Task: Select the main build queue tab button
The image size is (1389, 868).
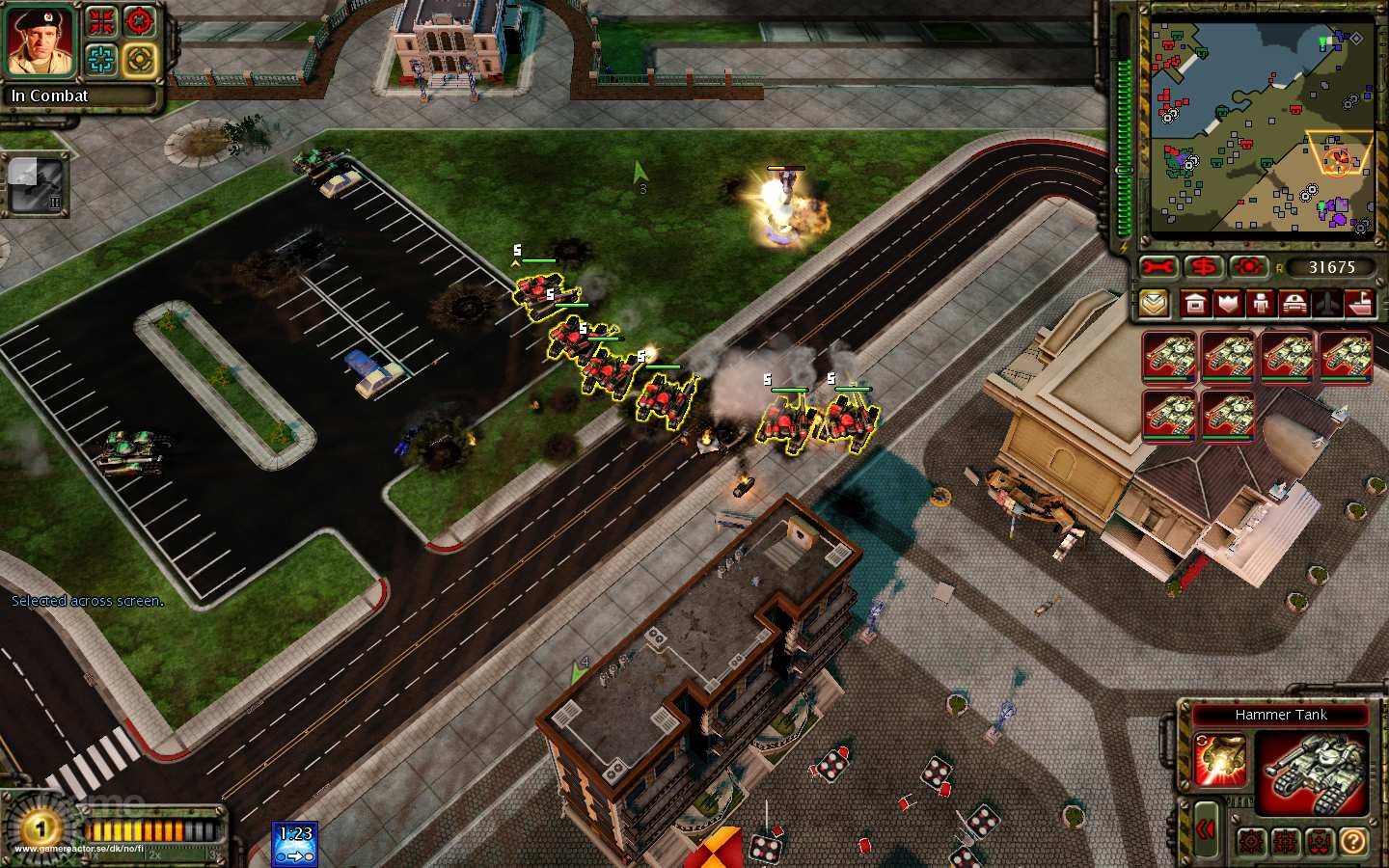Action: click(x=1154, y=304)
